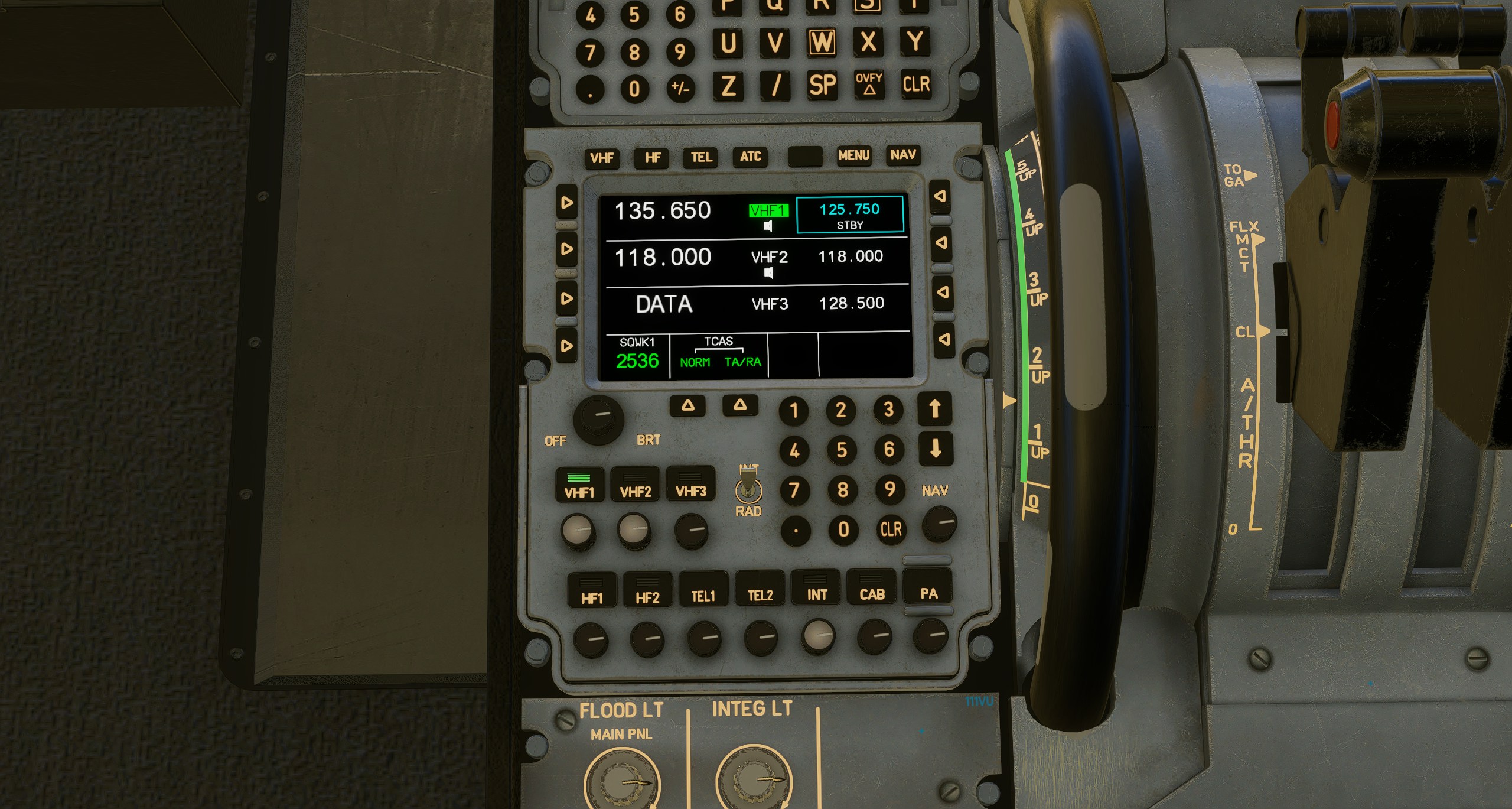
Task: Choose the TEL2 key
Action: [x=760, y=589]
